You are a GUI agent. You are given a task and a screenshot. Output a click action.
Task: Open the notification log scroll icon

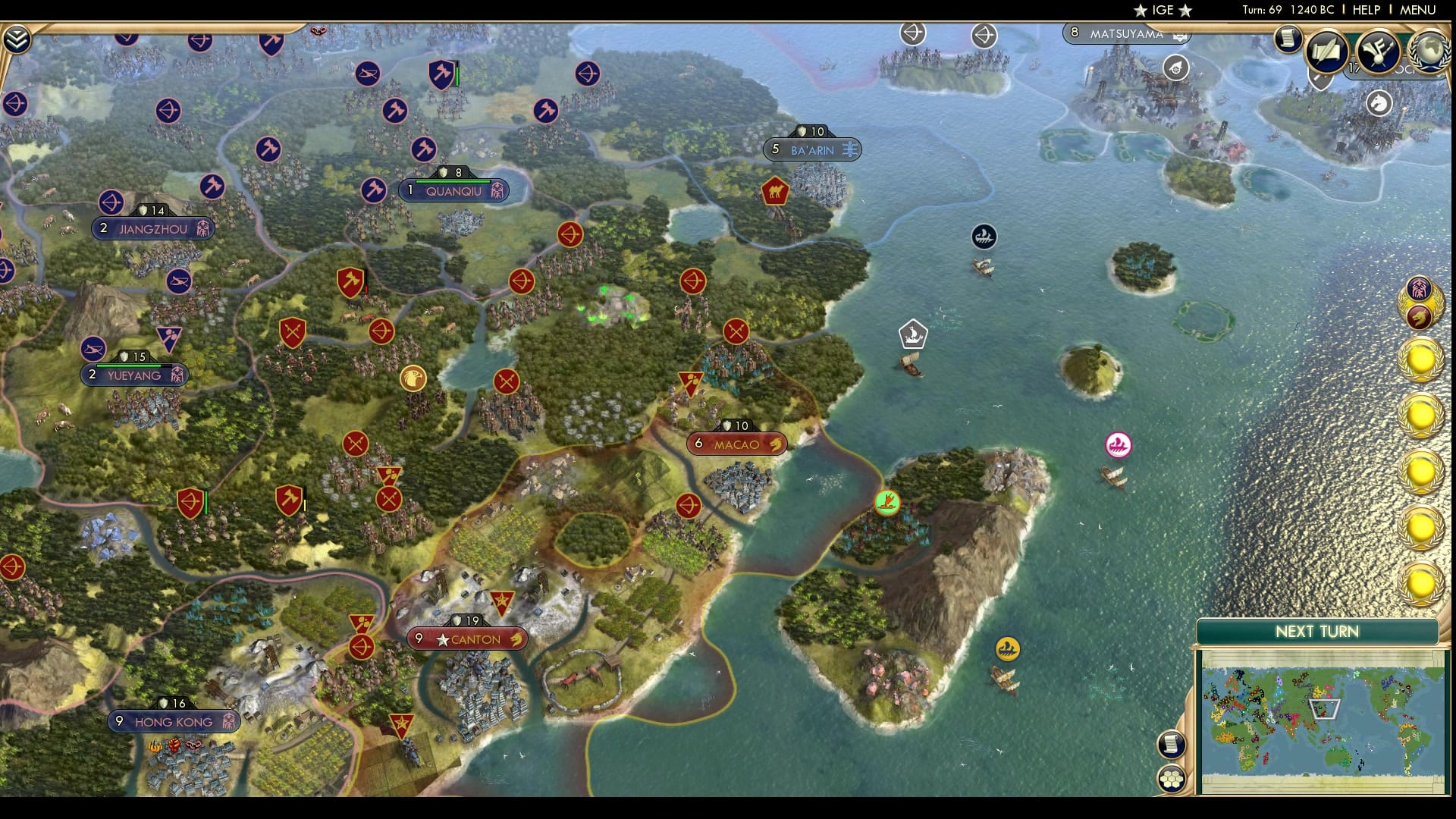pos(1288,39)
